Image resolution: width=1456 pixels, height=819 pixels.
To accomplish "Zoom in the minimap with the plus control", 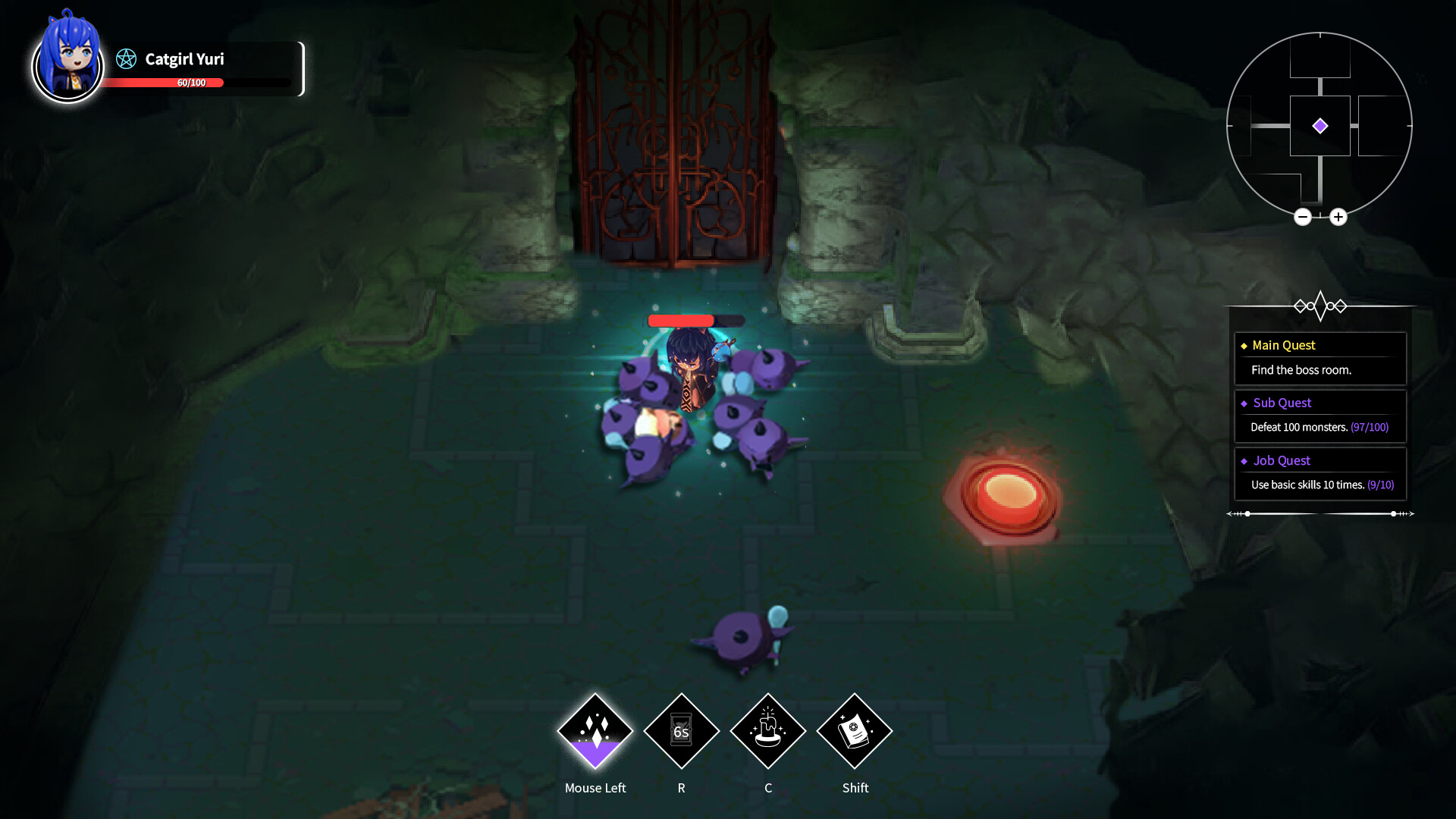I will pyautogui.click(x=1339, y=217).
